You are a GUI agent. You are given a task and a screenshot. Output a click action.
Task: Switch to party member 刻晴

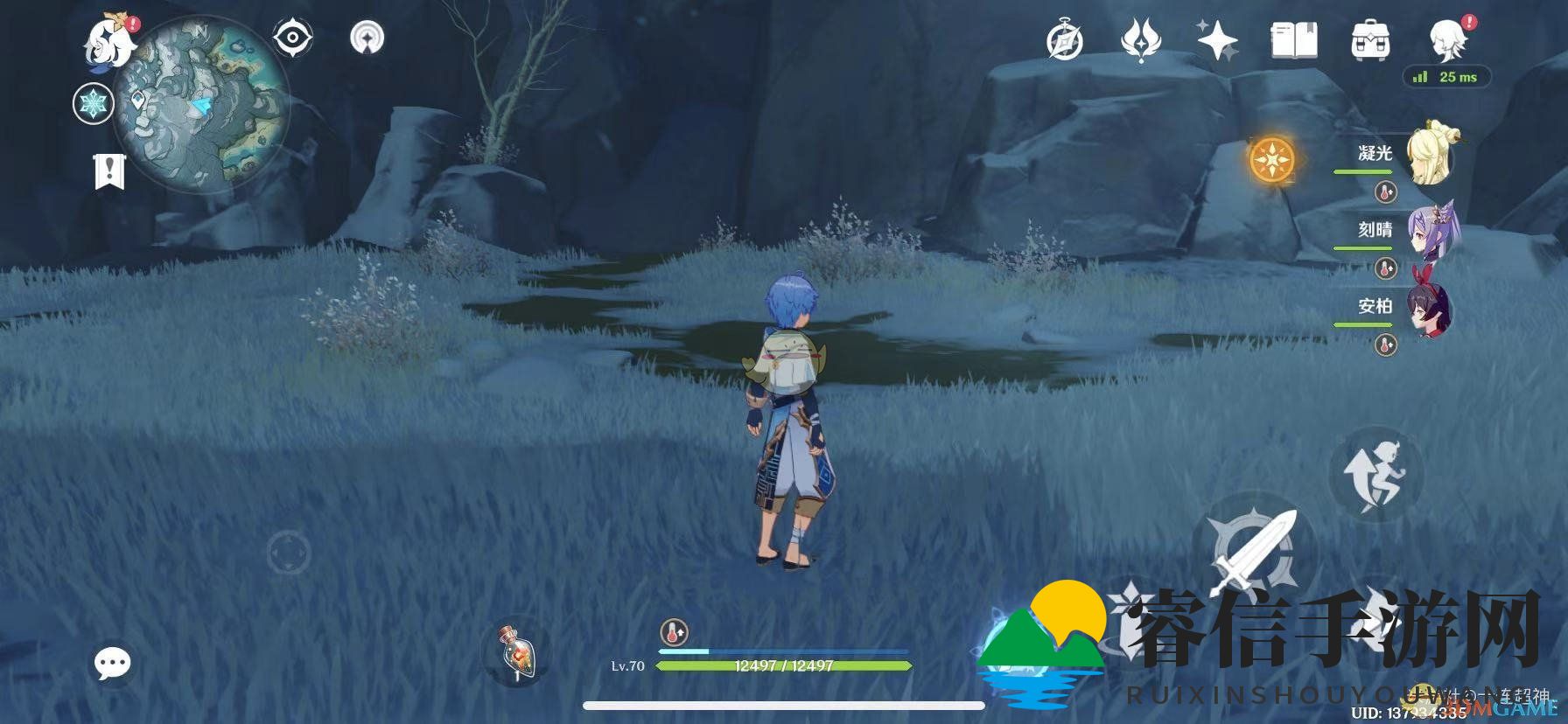(1431, 231)
